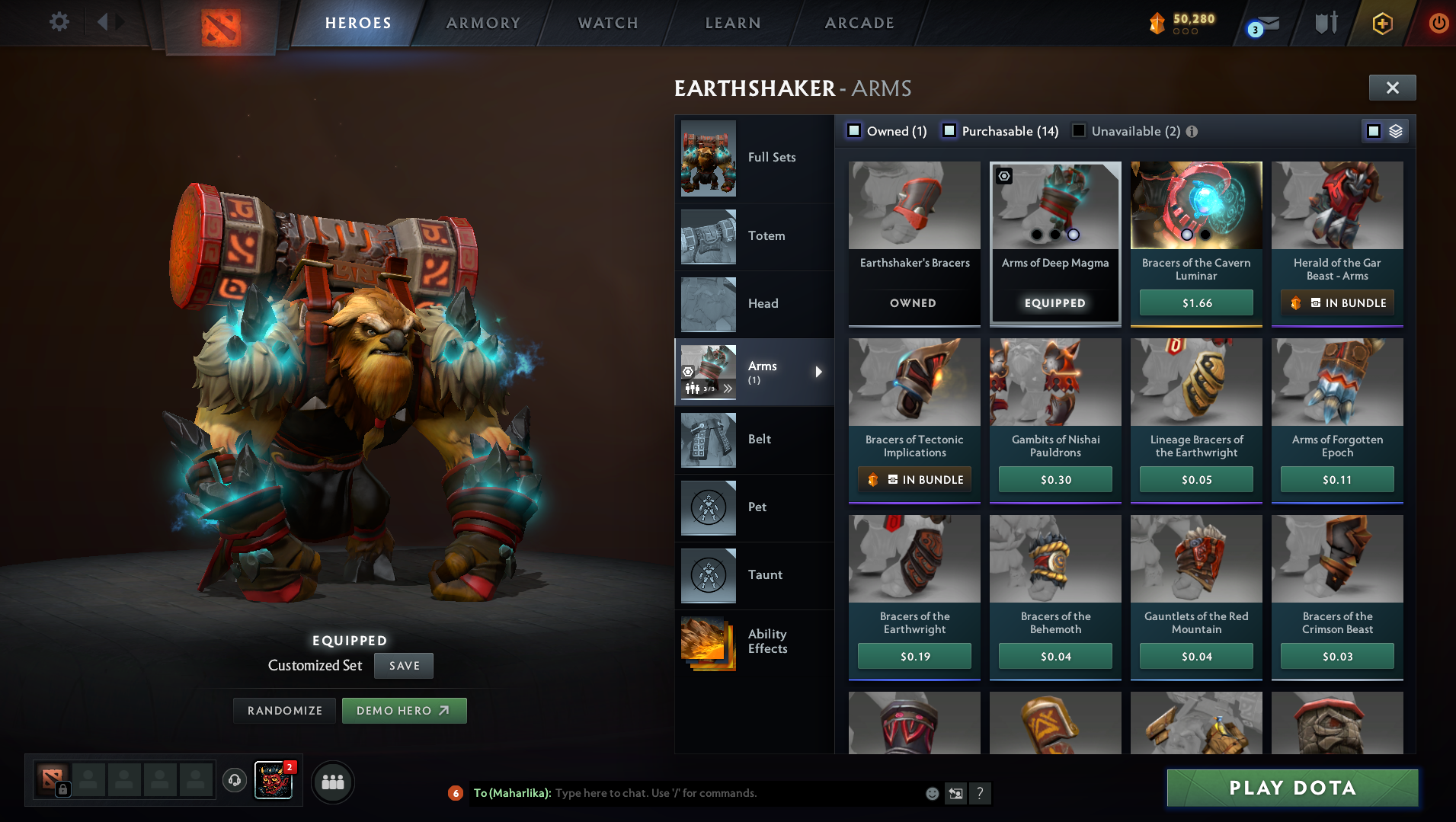Image resolution: width=1456 pixels, height=822 pixels.
Task: Open the ARCADE menu tab
Action: click(x=858, y=22)
